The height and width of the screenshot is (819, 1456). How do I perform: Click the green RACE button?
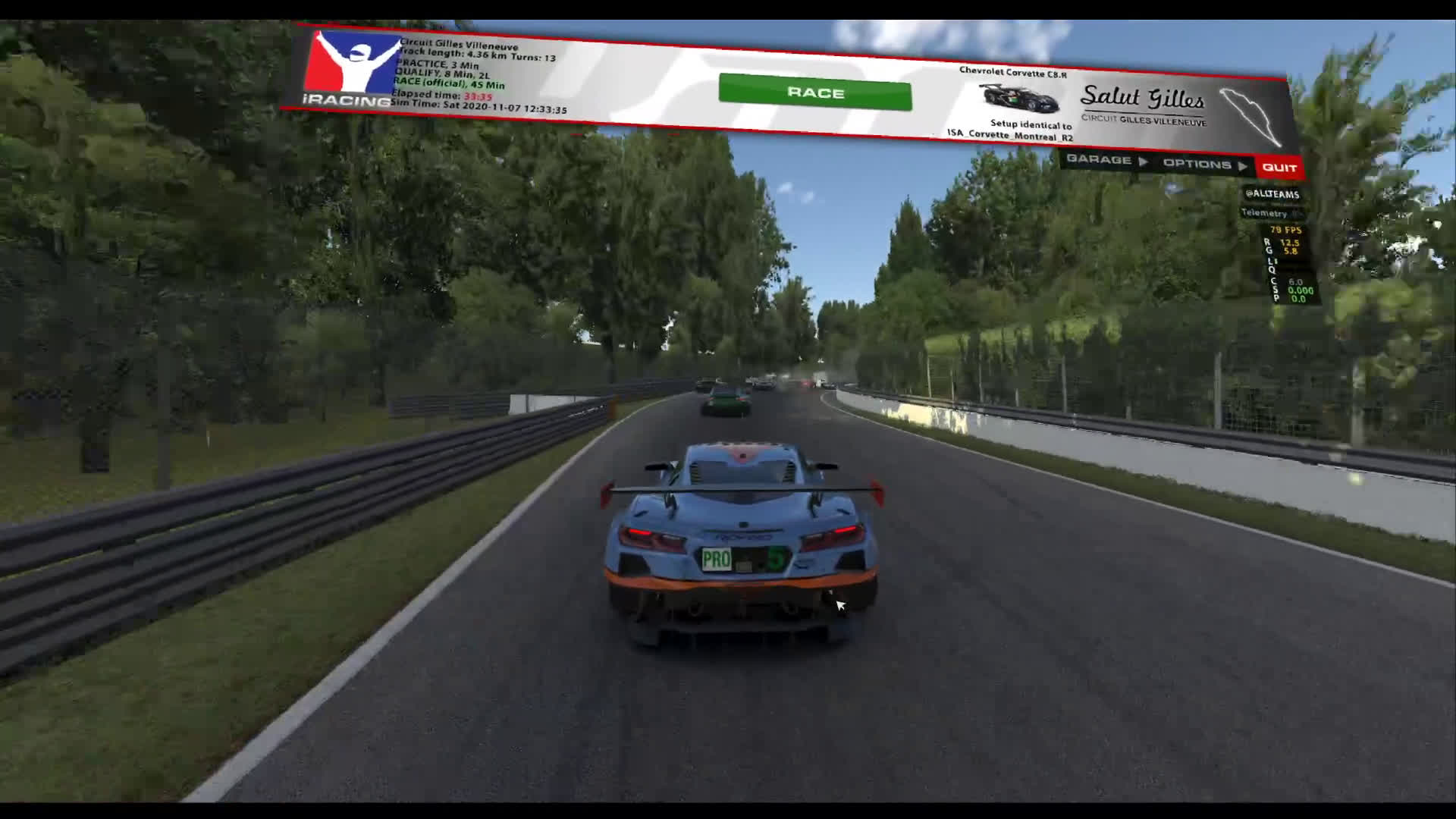pos(814,93)
